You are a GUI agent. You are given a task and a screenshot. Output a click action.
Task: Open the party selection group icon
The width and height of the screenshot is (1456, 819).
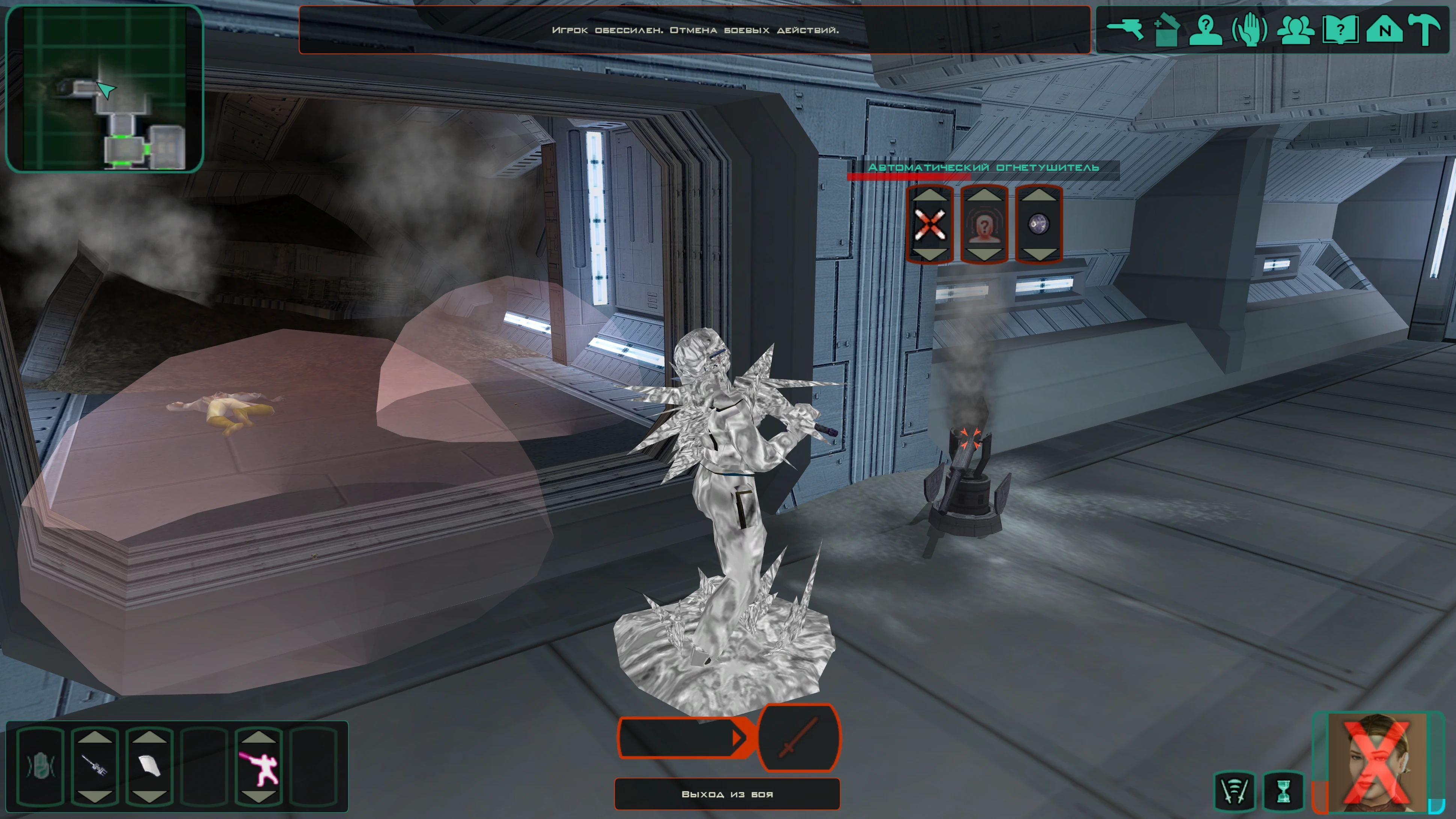tap(1295, 29)
